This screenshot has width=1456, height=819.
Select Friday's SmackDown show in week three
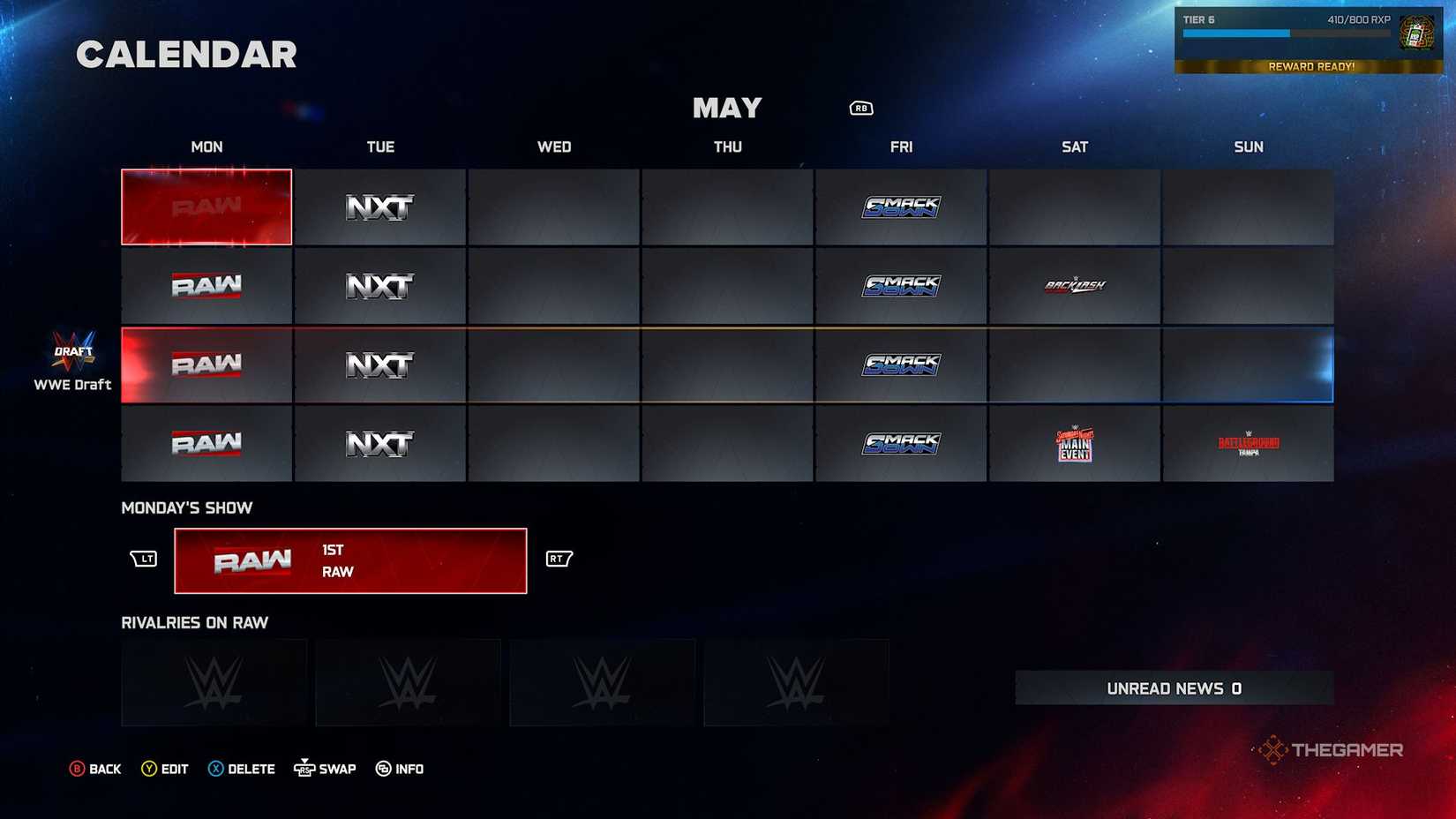(x=901, y=364)
